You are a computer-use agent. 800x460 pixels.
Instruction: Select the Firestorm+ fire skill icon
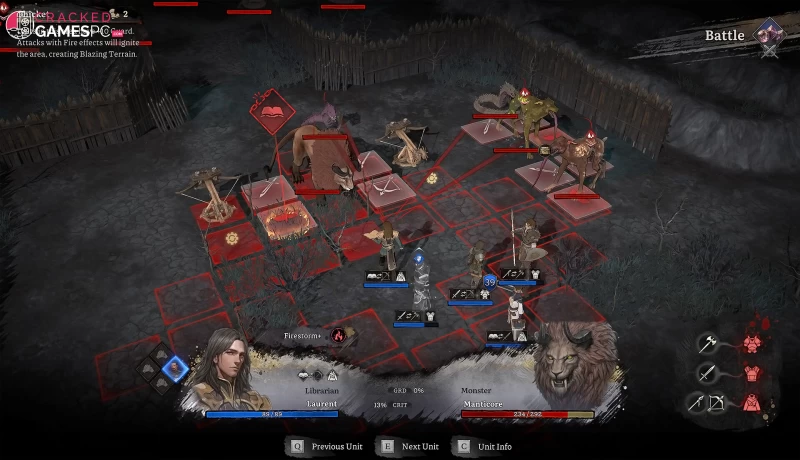(338, 336)
